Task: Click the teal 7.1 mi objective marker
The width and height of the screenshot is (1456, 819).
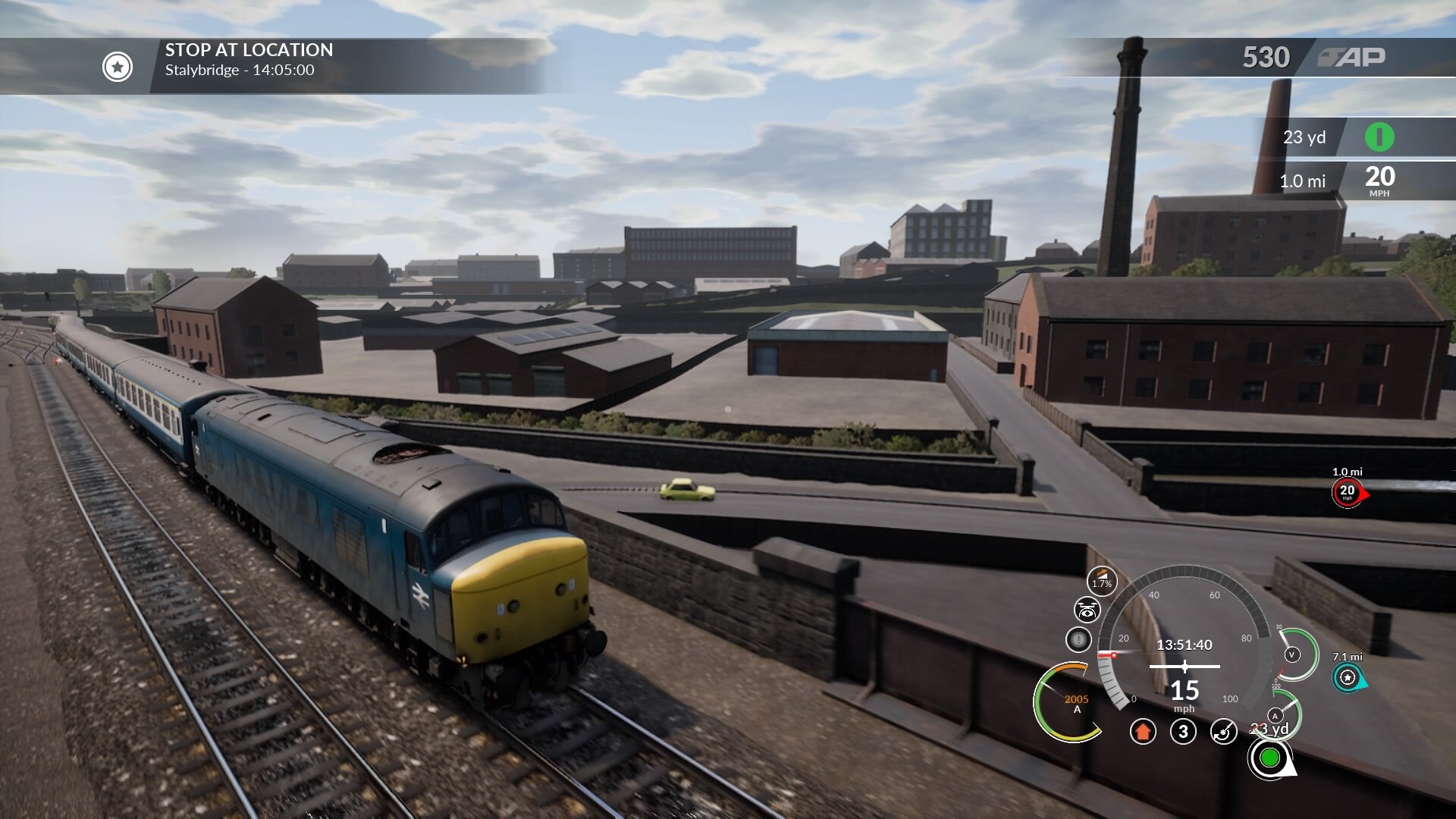Action: pos(1348,677)
